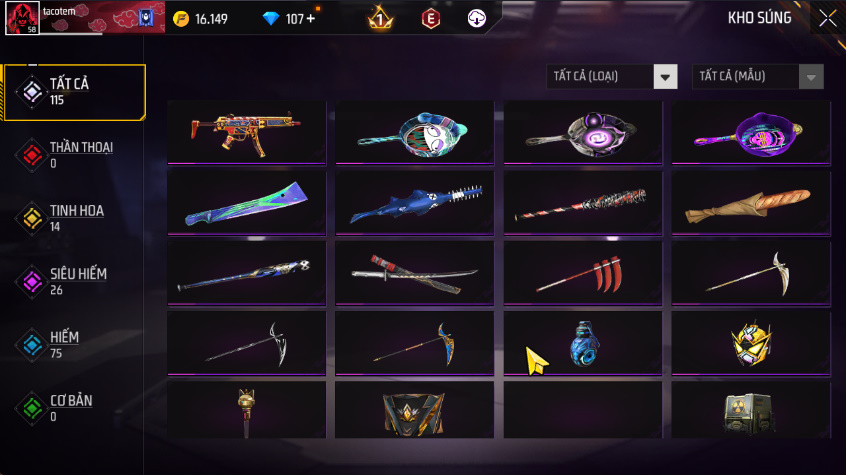Choose the Cơ Bản tab
This screenshot has width=846, height=475.
click(73, 407)
